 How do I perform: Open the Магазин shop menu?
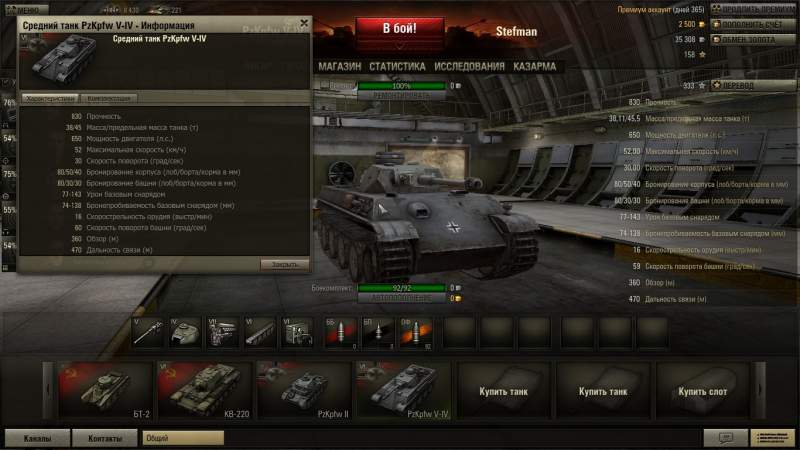[339, 66]
